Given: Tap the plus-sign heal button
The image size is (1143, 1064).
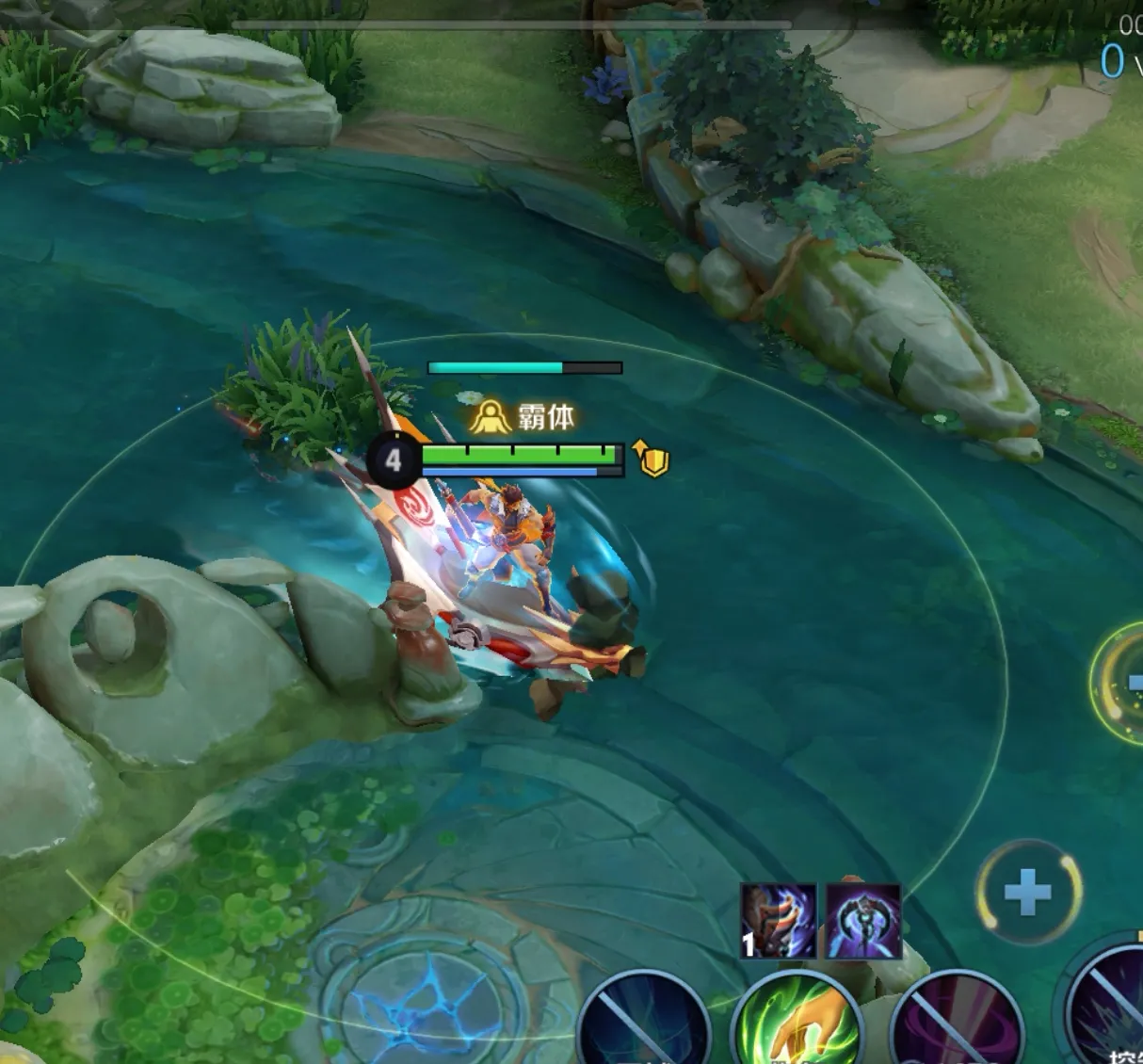Looking at the screenshot, I should 1028,892.
